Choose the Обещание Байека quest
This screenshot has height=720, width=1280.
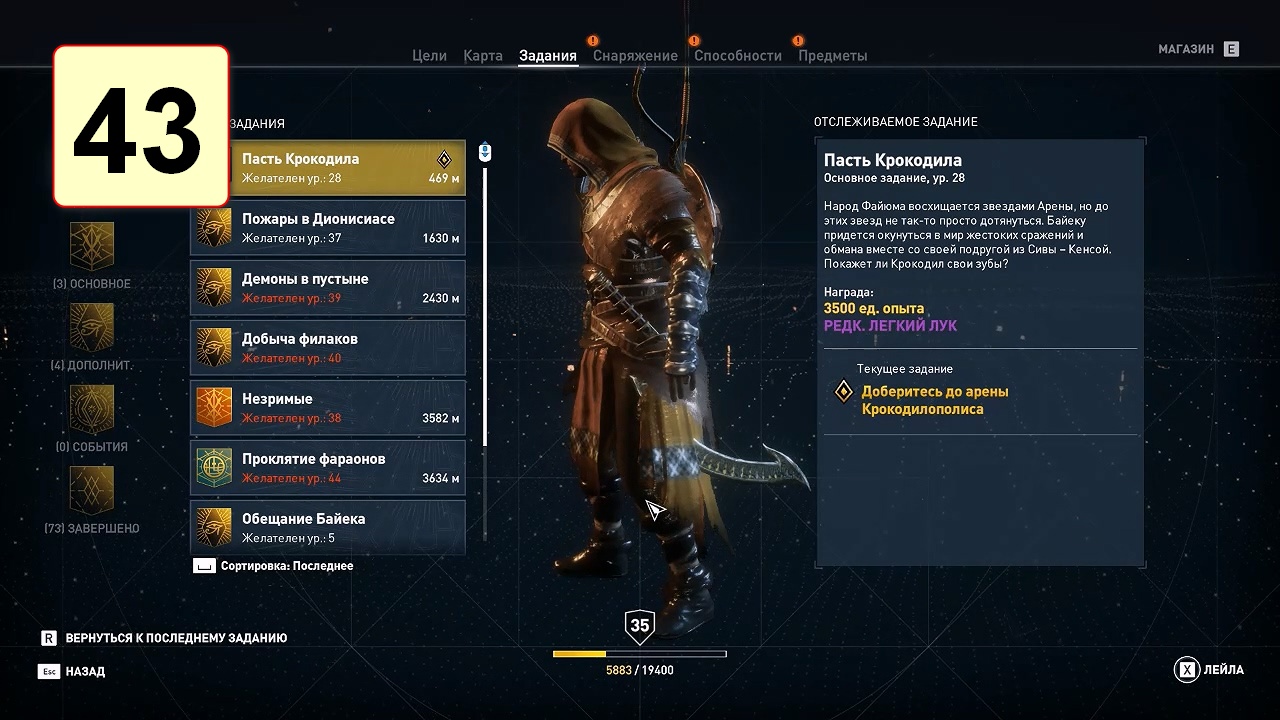[x=328, y=527]
